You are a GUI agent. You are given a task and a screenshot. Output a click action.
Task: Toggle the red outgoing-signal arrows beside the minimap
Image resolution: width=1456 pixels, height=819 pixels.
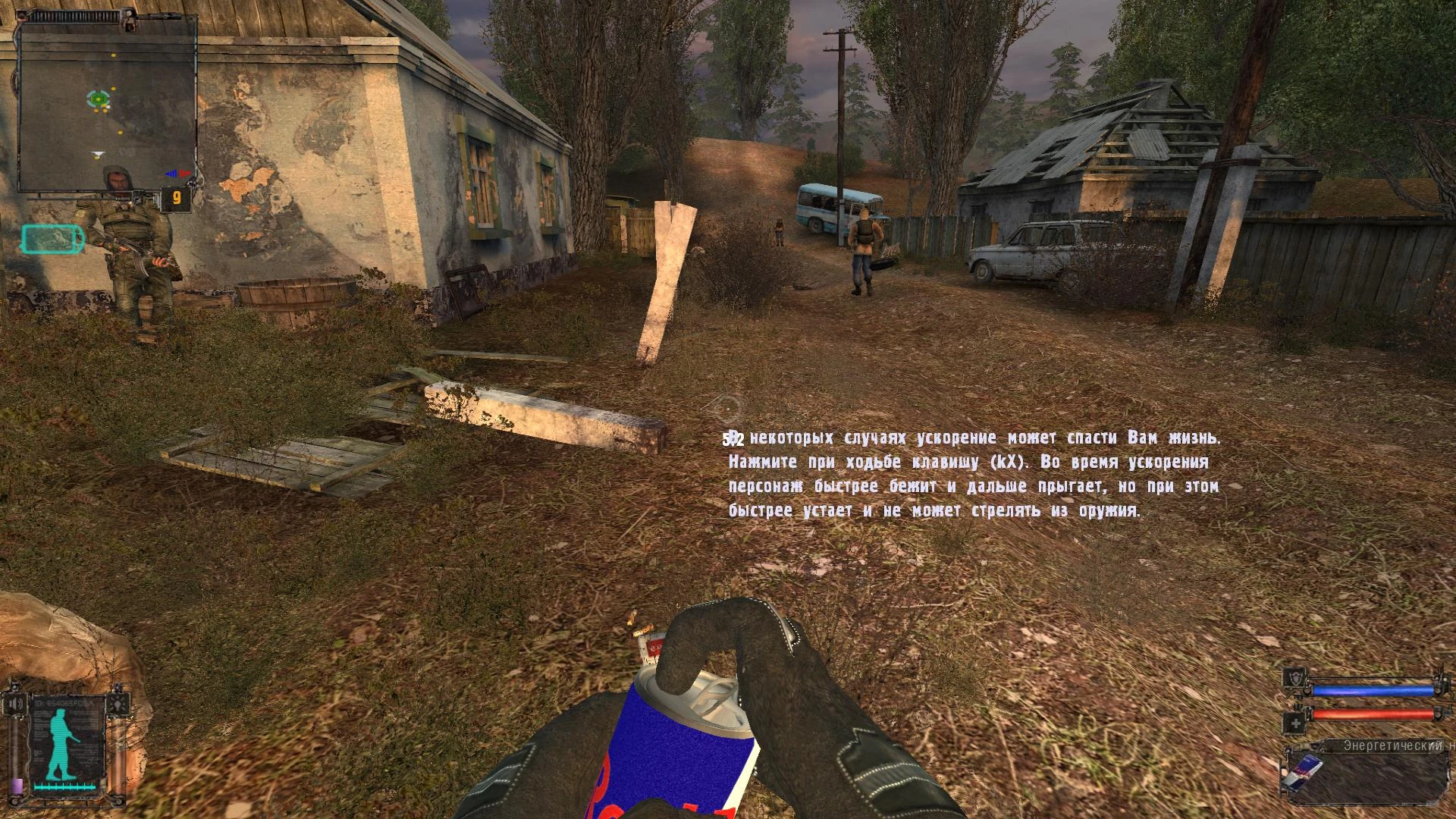186,173
